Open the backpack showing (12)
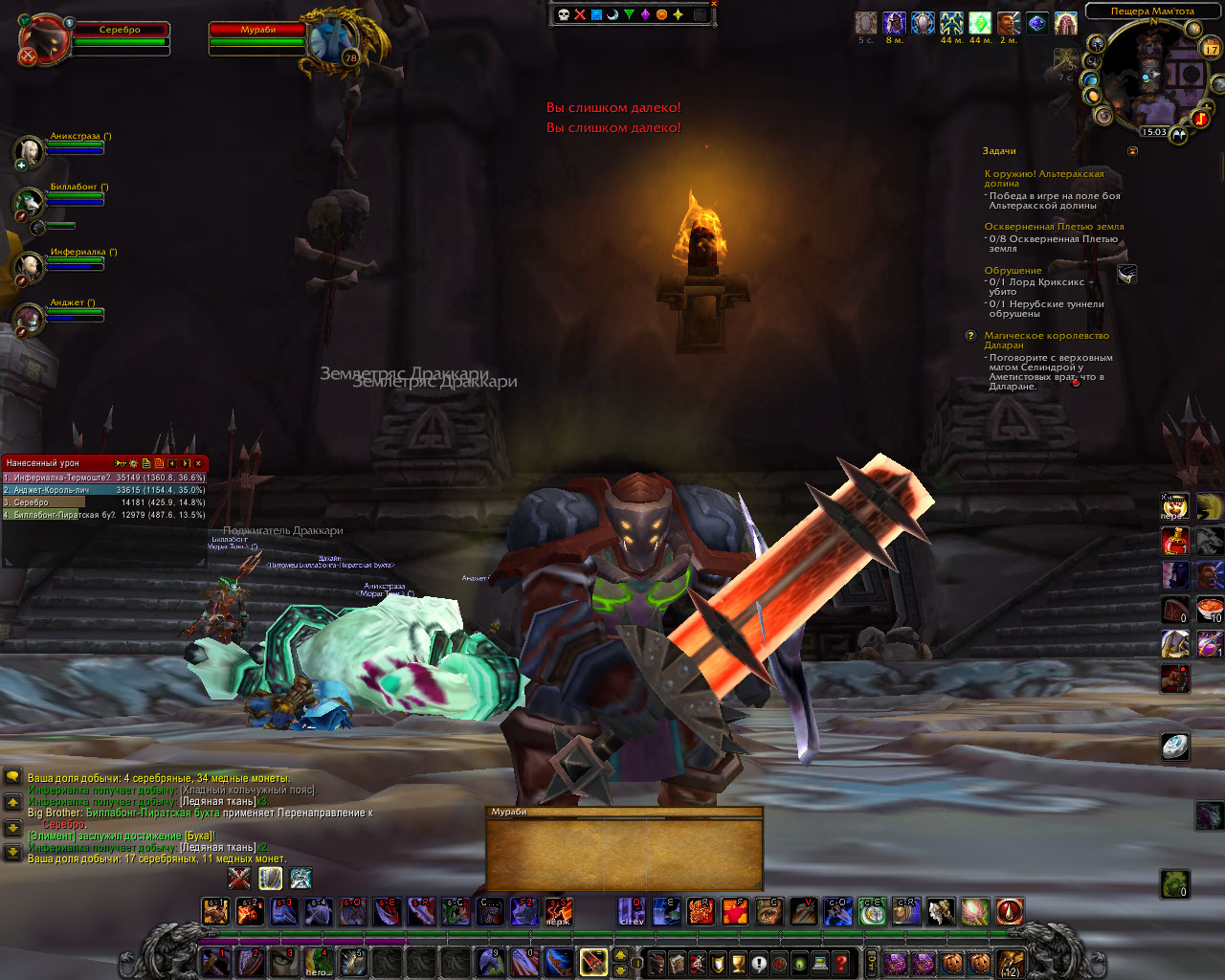This screenshot has height=980, width=1225. (1011, 963)
